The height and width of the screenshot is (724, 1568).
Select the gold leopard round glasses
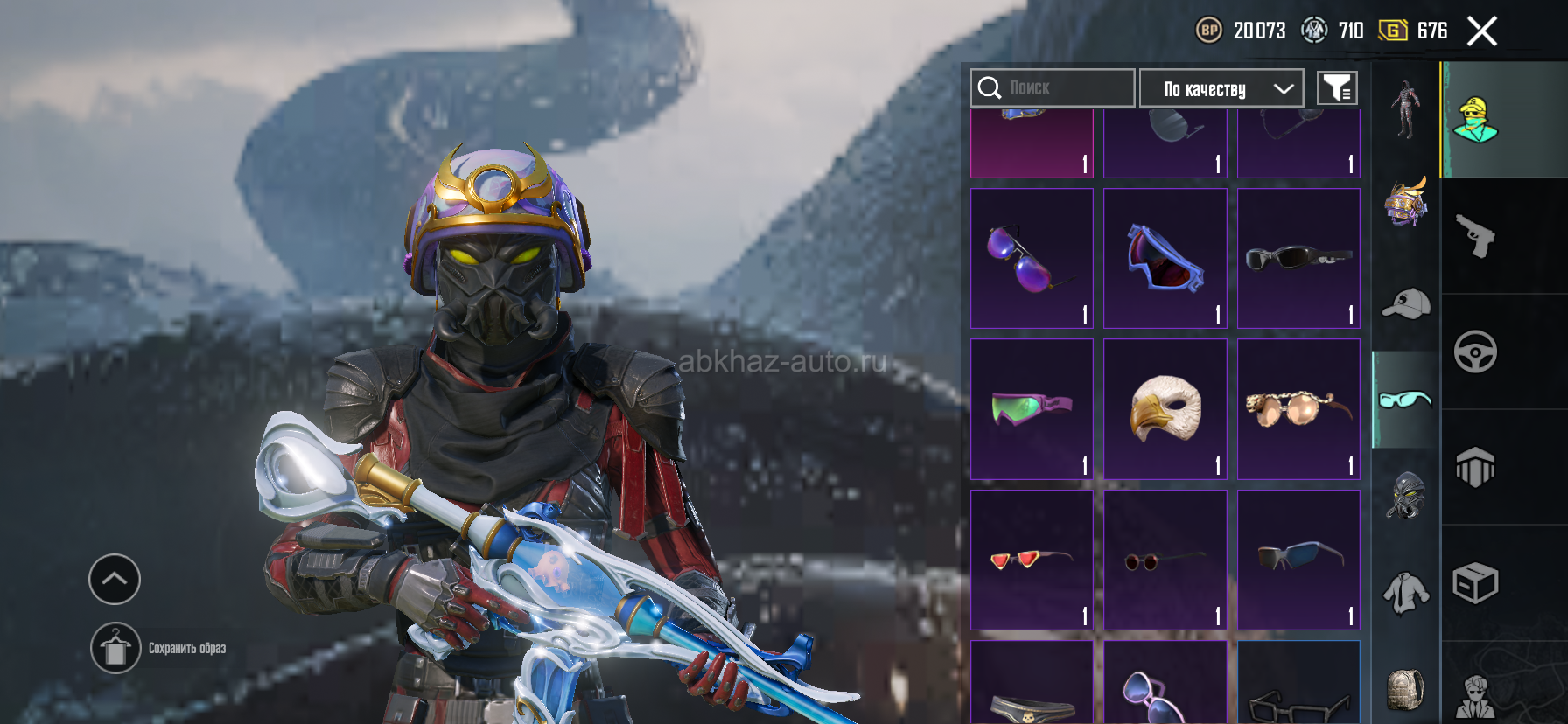tap(1298, 409)
